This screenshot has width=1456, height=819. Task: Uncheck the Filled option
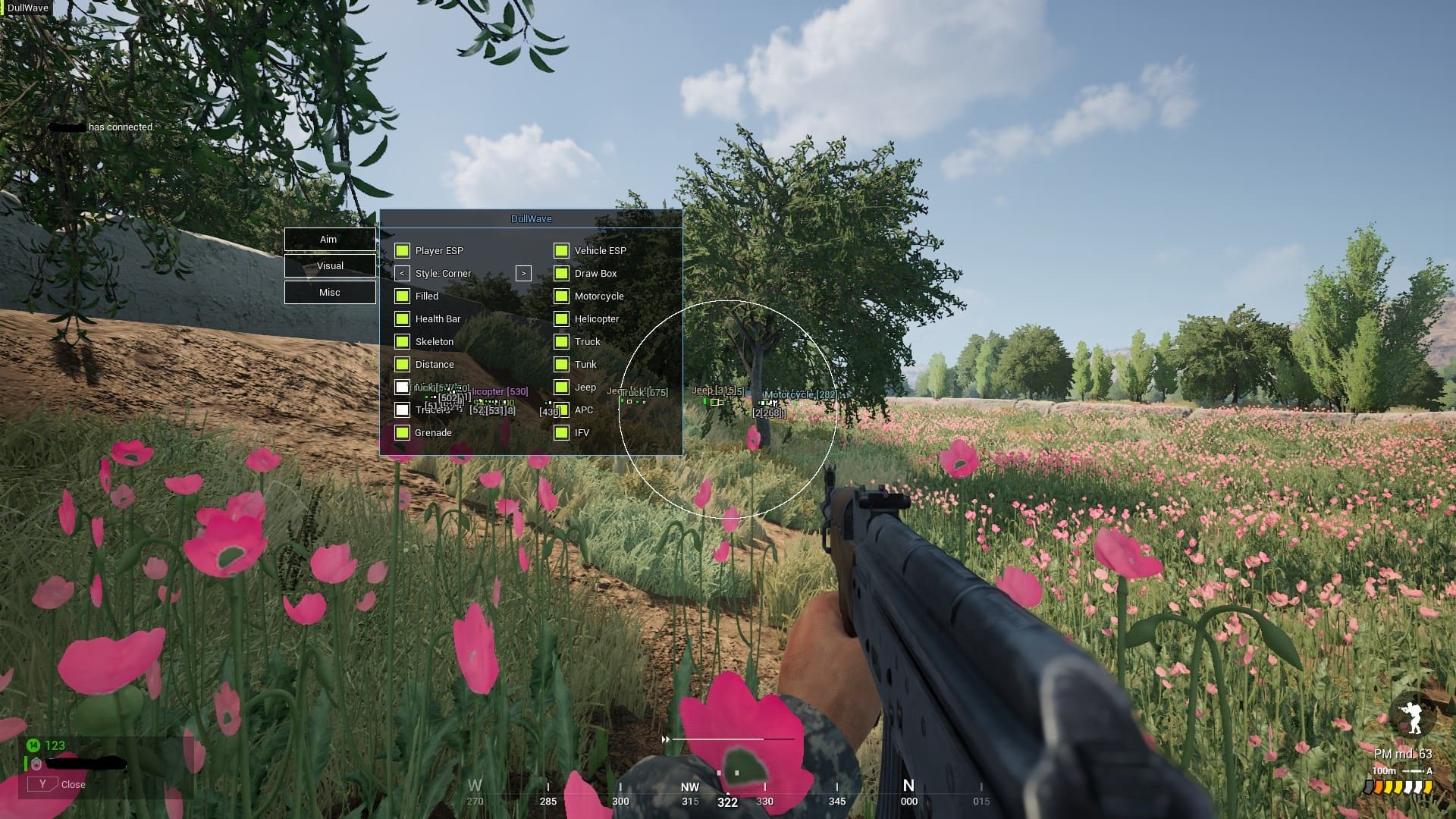402,297
